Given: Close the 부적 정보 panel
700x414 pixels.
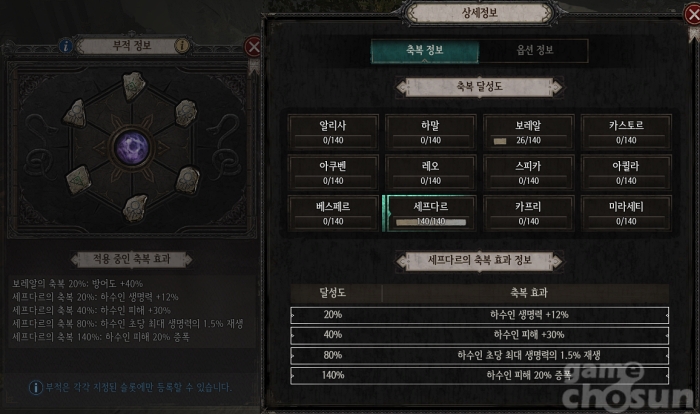Looking at the screenshot, I should tap(254, 46).
